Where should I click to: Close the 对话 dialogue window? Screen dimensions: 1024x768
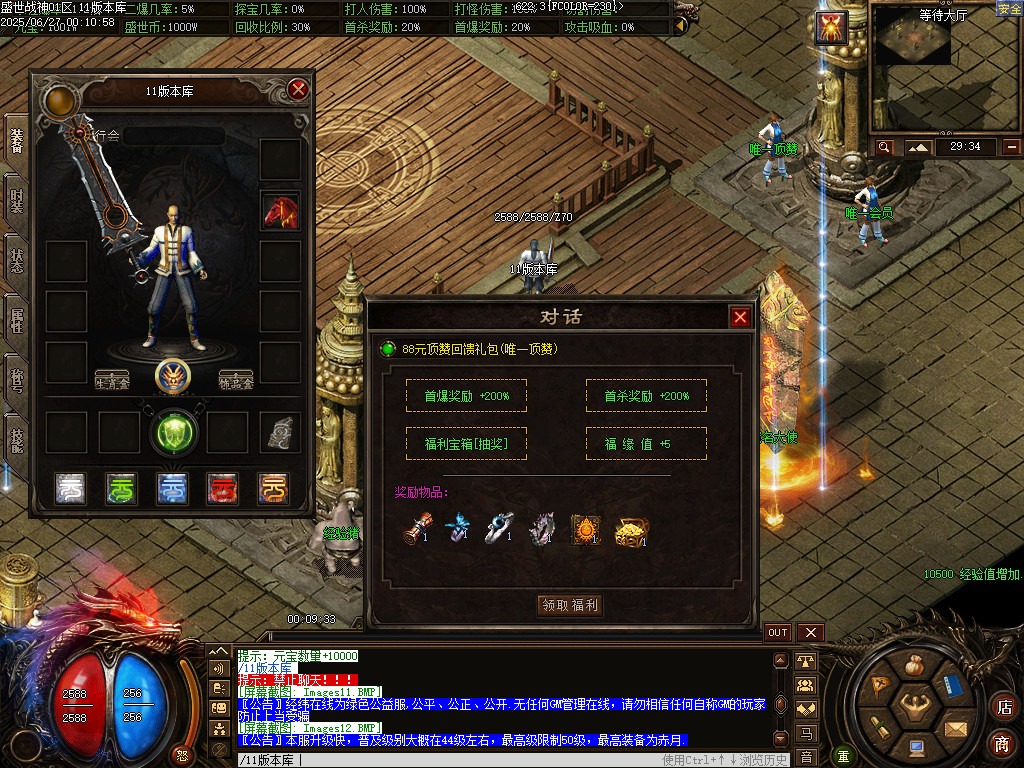(740, 317)
